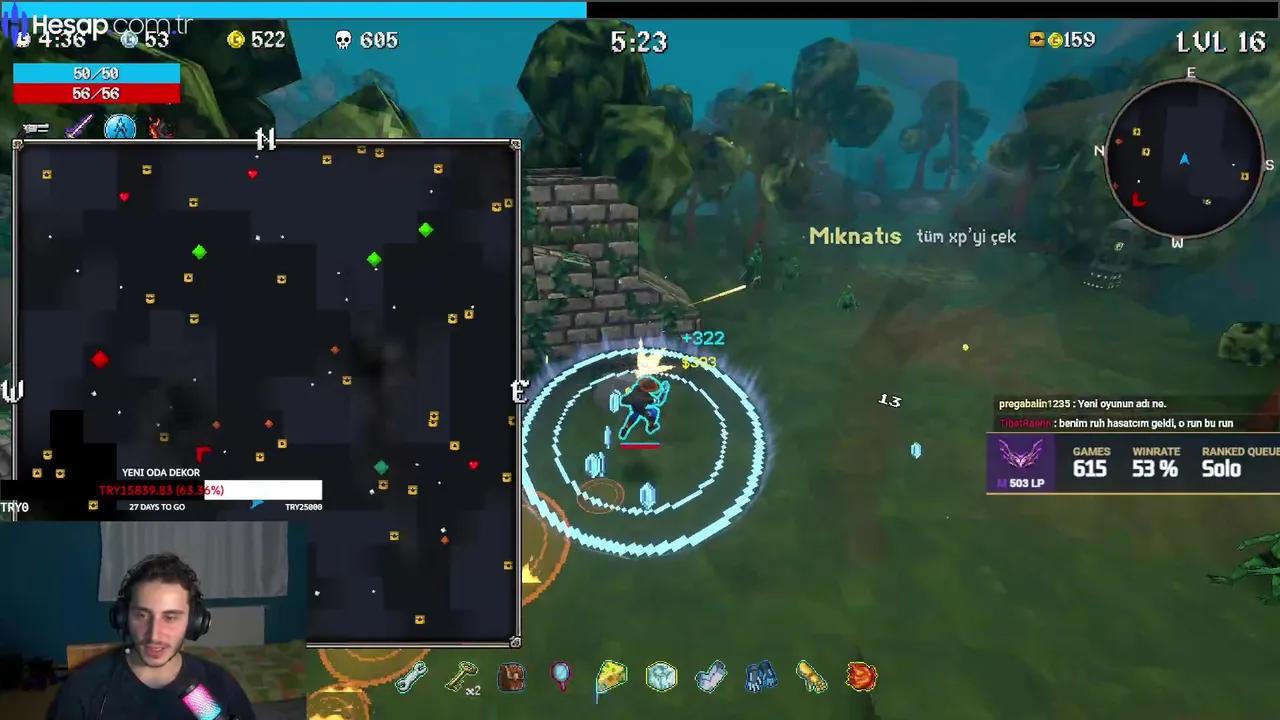Viewport: 1280px width, 720px height.
Task: Select the magnifying glass item
Action: 560,676
